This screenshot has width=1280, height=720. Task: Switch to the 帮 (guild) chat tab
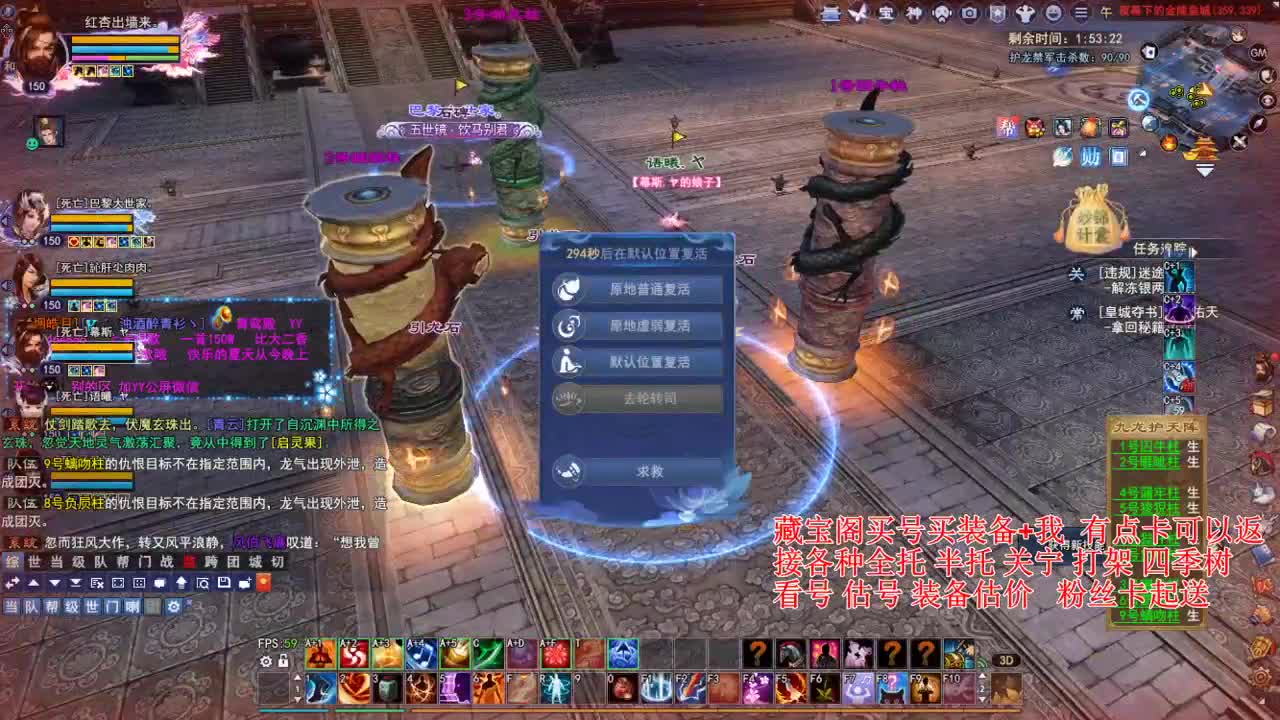pyautogui.click(x=52, y=606)
